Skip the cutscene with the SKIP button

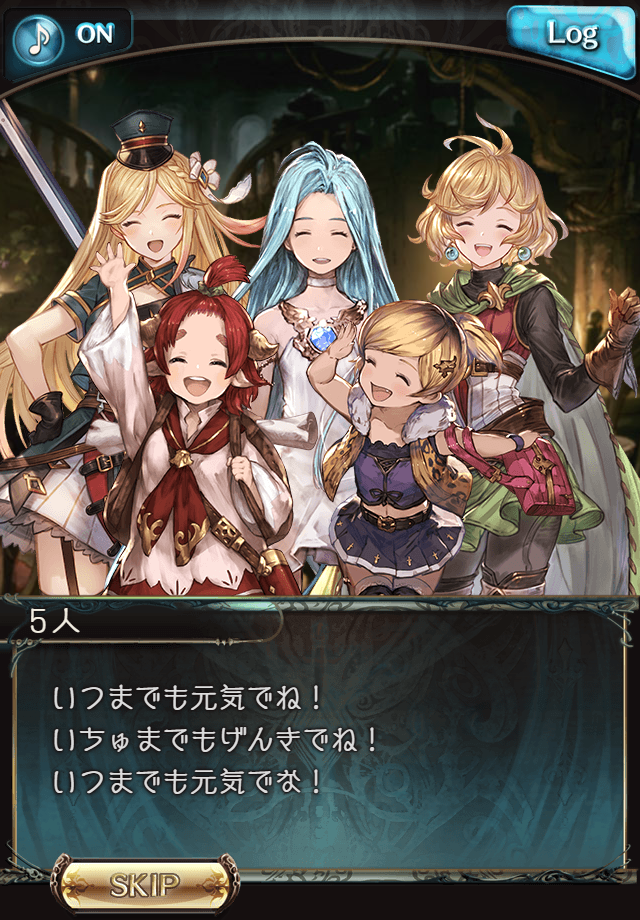(x=146, y=884)
